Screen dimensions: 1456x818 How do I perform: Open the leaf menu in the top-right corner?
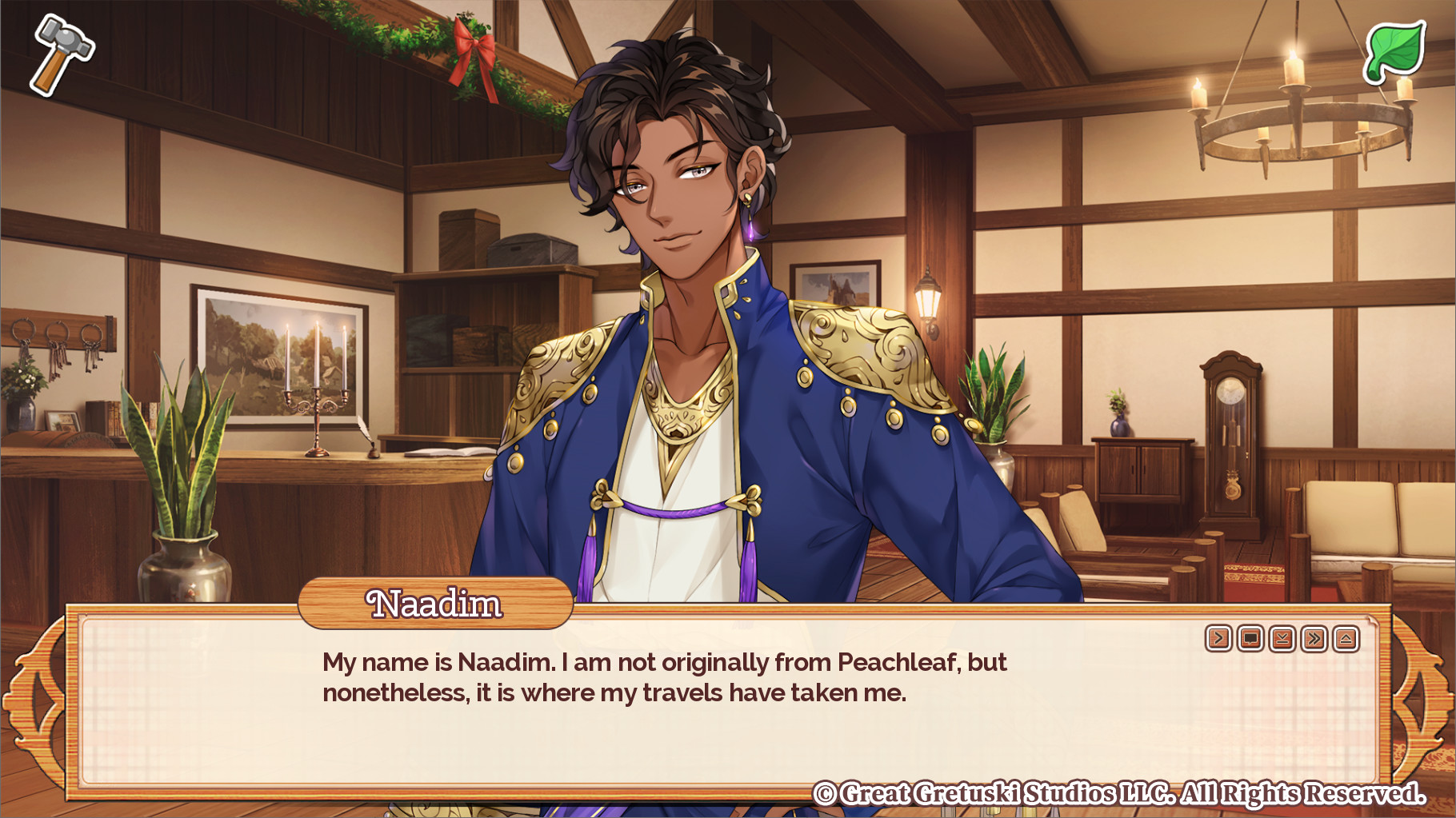click(1396, 50)
